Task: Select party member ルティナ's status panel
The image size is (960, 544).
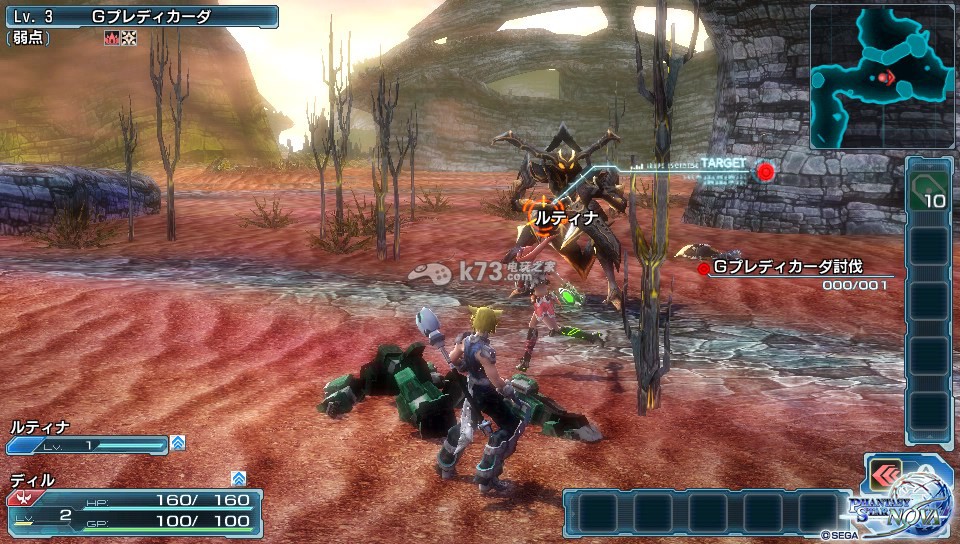Action: 88,437
